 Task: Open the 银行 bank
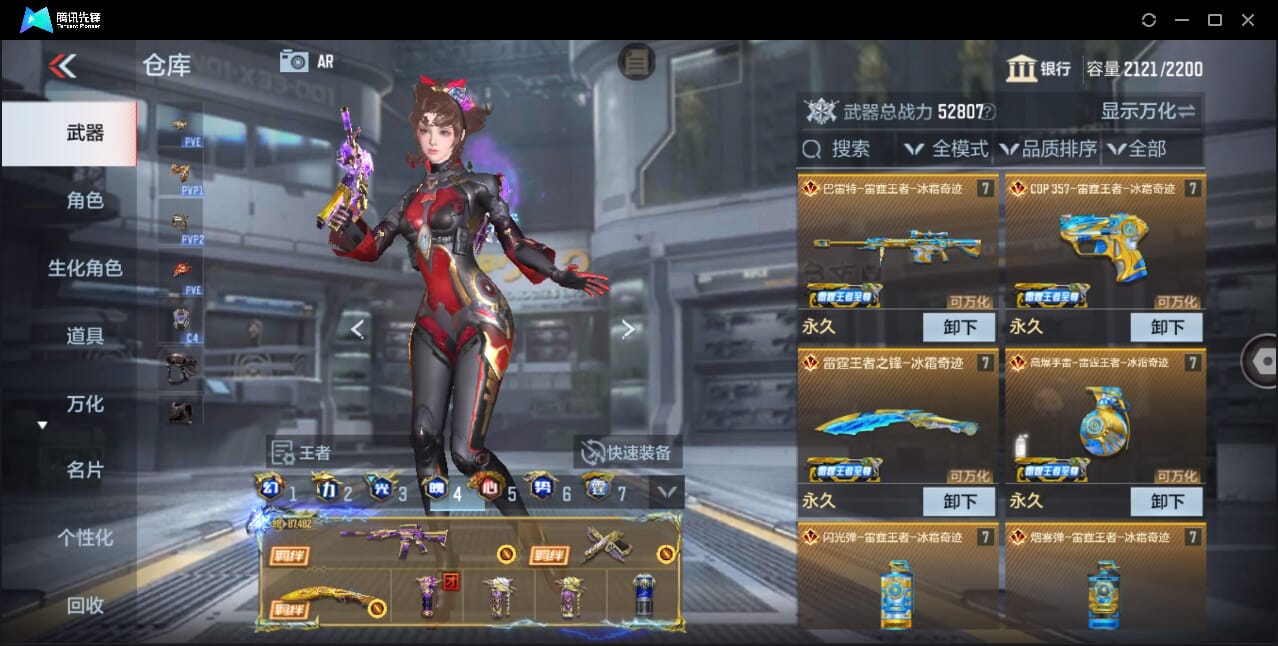1039,69
